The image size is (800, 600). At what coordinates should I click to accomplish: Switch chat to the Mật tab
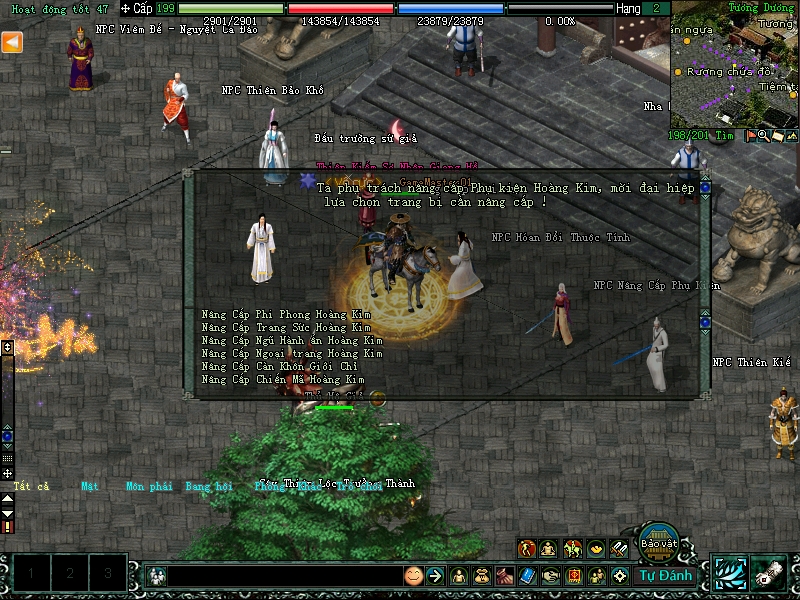[90, 487]
